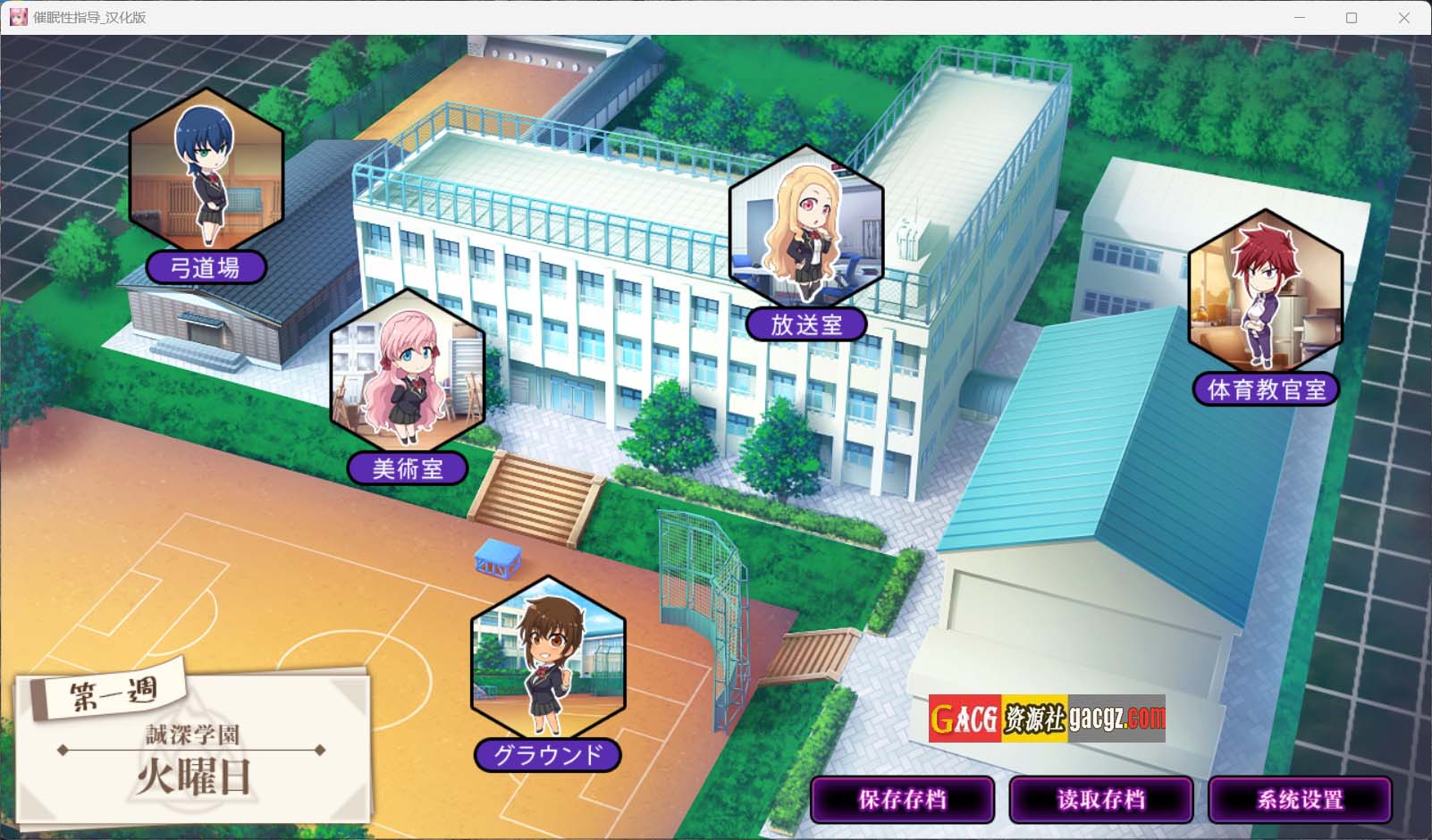This screenshot has height=840, width=1432.
Task: Minimize the game window
Action: pyautogui.click(x=1300, y=18)
